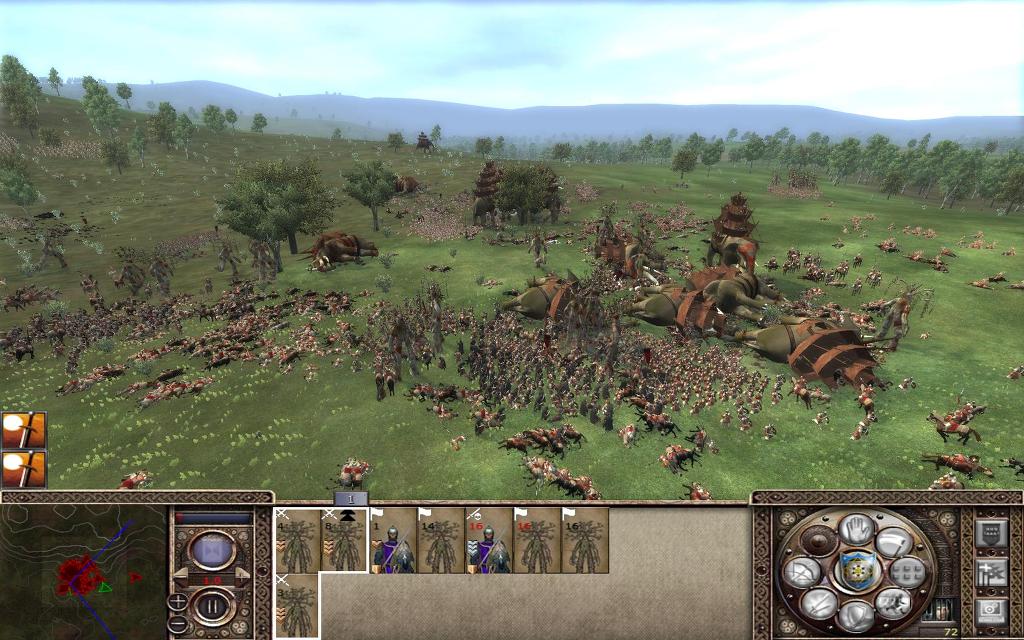The height and width of the screenshot is (640, 1024).
Task: Select the cavalry unit card numbered 16
Action: pos(489,541)
